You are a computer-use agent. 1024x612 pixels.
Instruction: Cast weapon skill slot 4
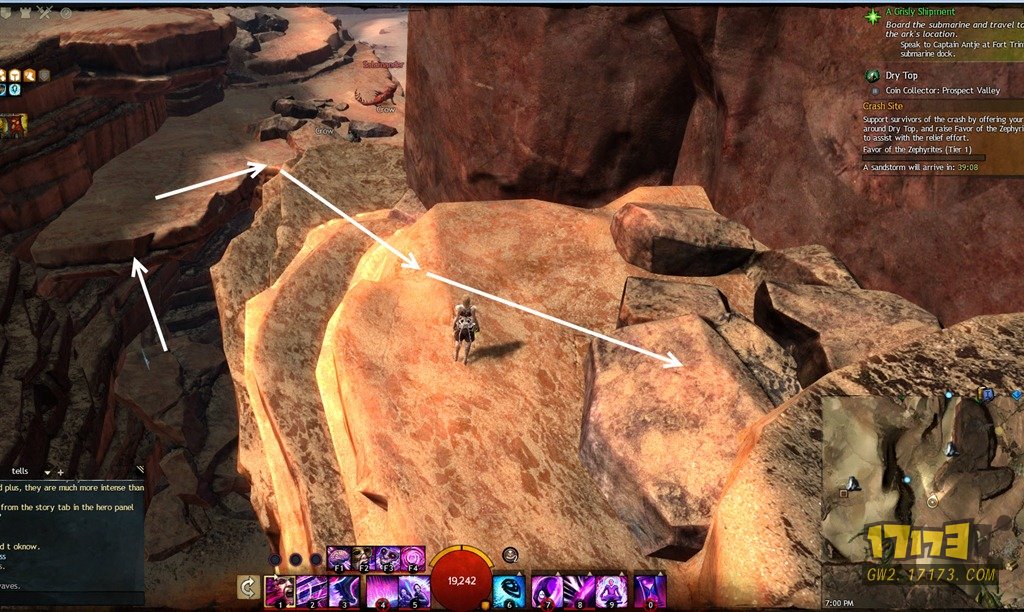tap(381, 591)
